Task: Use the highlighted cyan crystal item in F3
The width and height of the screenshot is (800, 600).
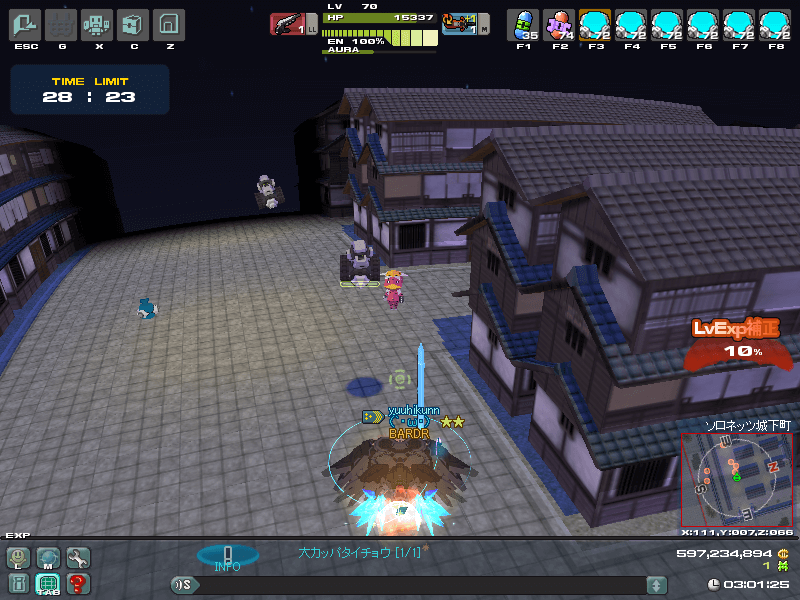Action: [x=595, y=24]
